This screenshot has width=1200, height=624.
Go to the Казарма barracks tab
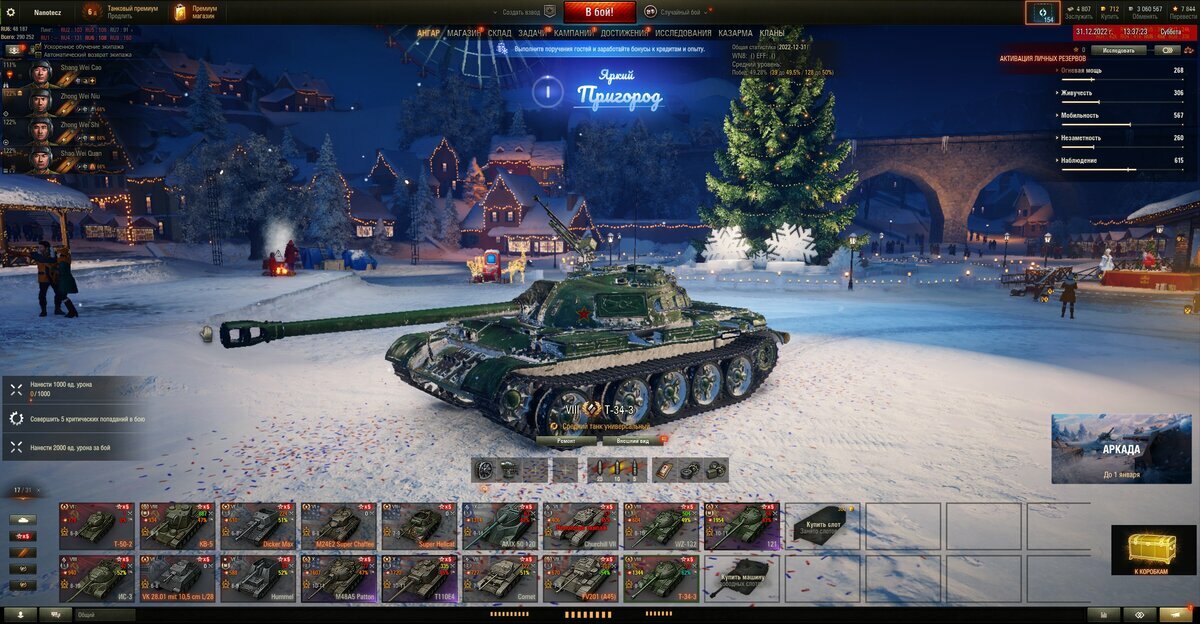click(x=735, y=33)
